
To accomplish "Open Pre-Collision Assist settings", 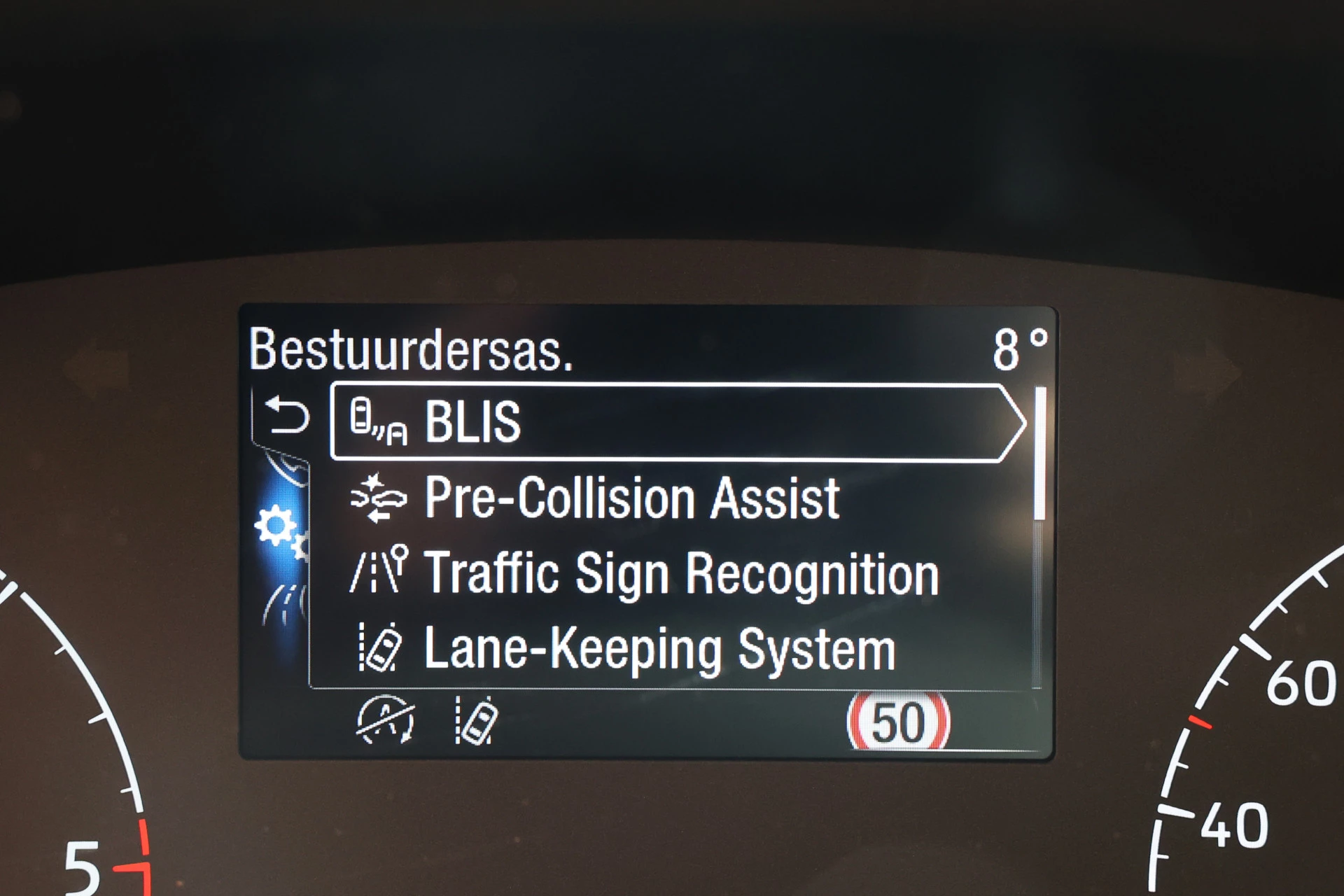I will (630, 498).
